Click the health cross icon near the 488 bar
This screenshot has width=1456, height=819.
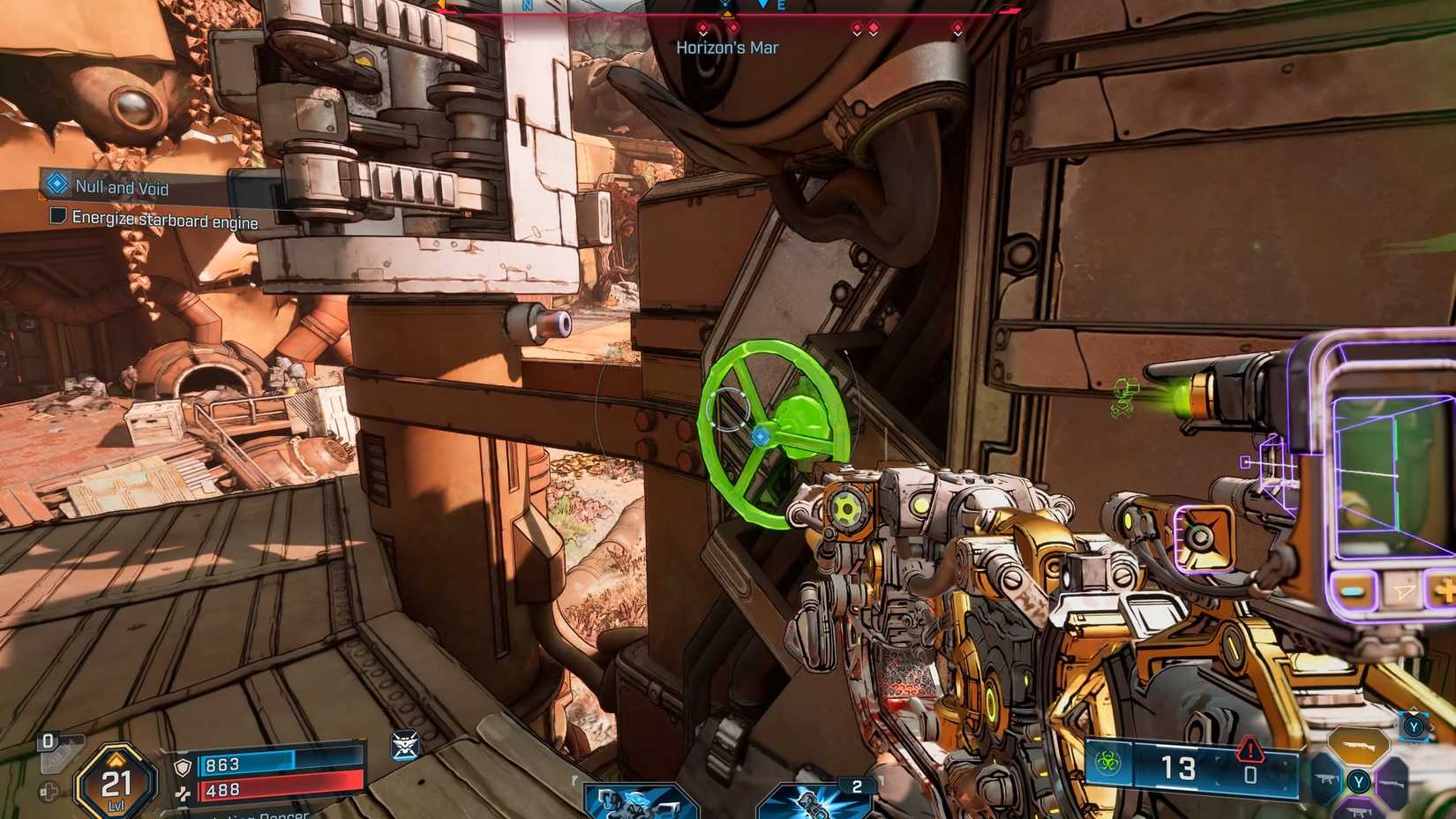click(184, 791)
